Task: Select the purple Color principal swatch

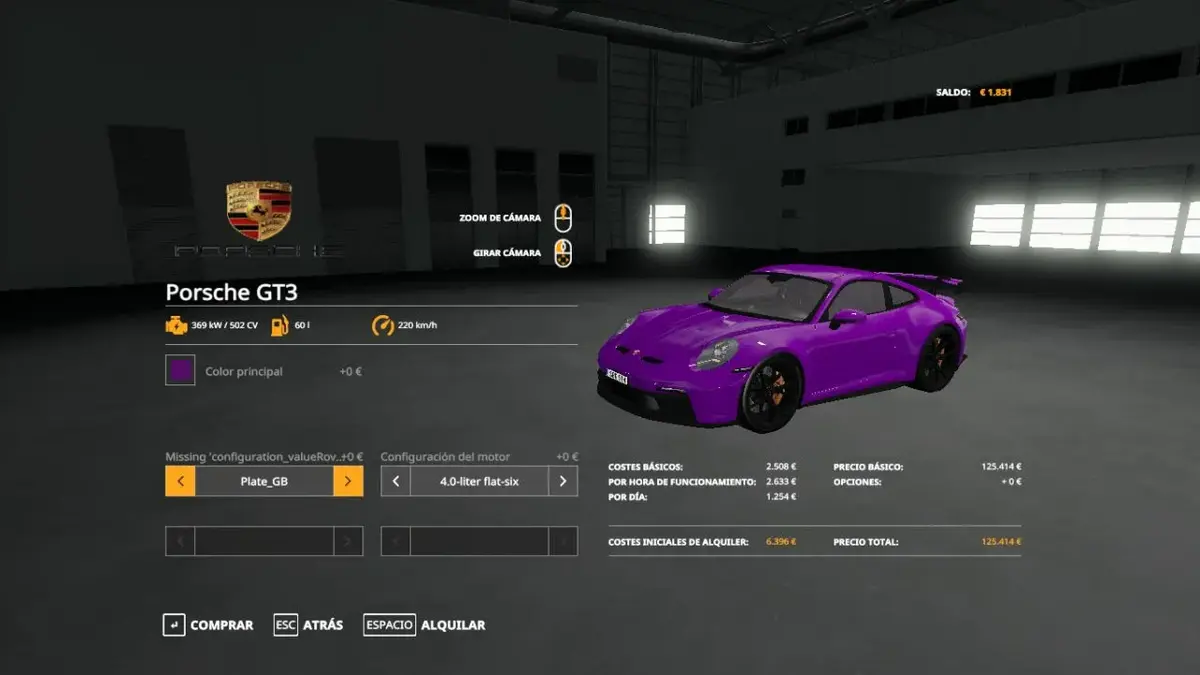Action: point(180,371)
